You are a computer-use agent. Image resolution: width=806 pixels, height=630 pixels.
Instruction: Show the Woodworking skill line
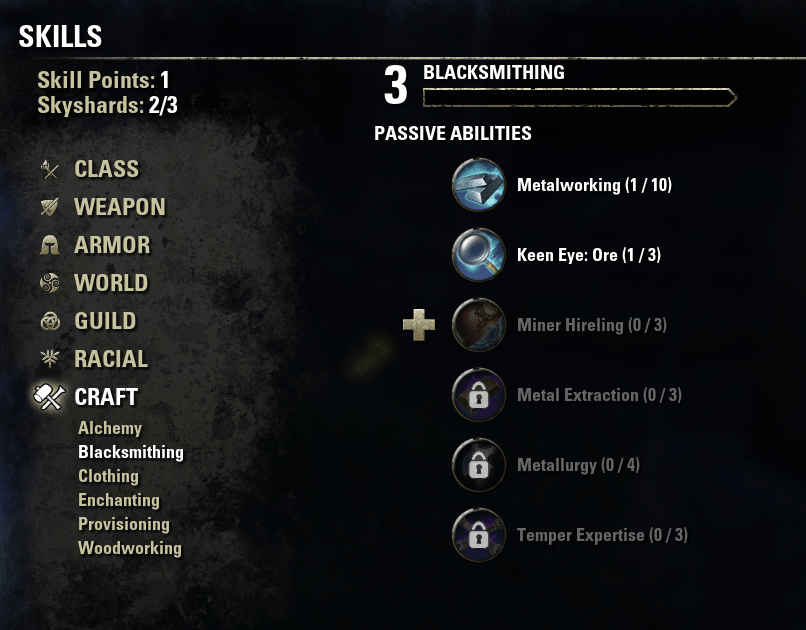tap(130, 548)
